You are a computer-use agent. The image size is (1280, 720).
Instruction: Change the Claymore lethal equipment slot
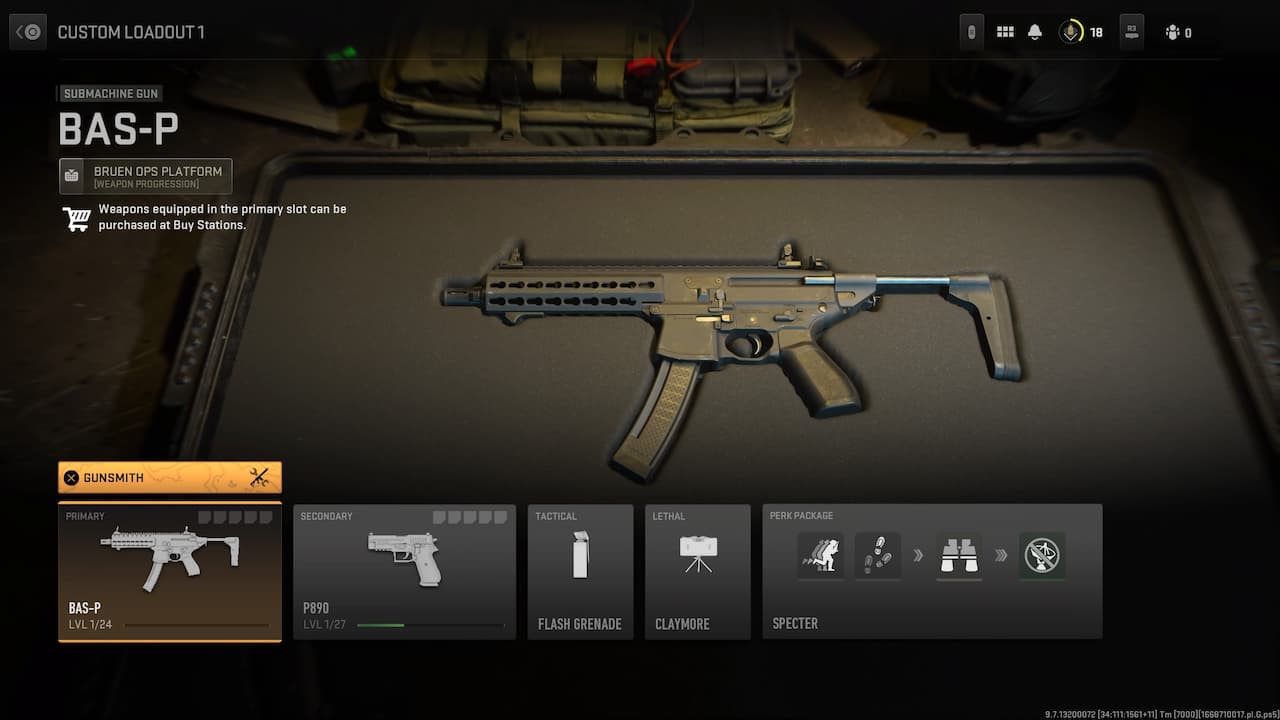[x=697, y=572]
